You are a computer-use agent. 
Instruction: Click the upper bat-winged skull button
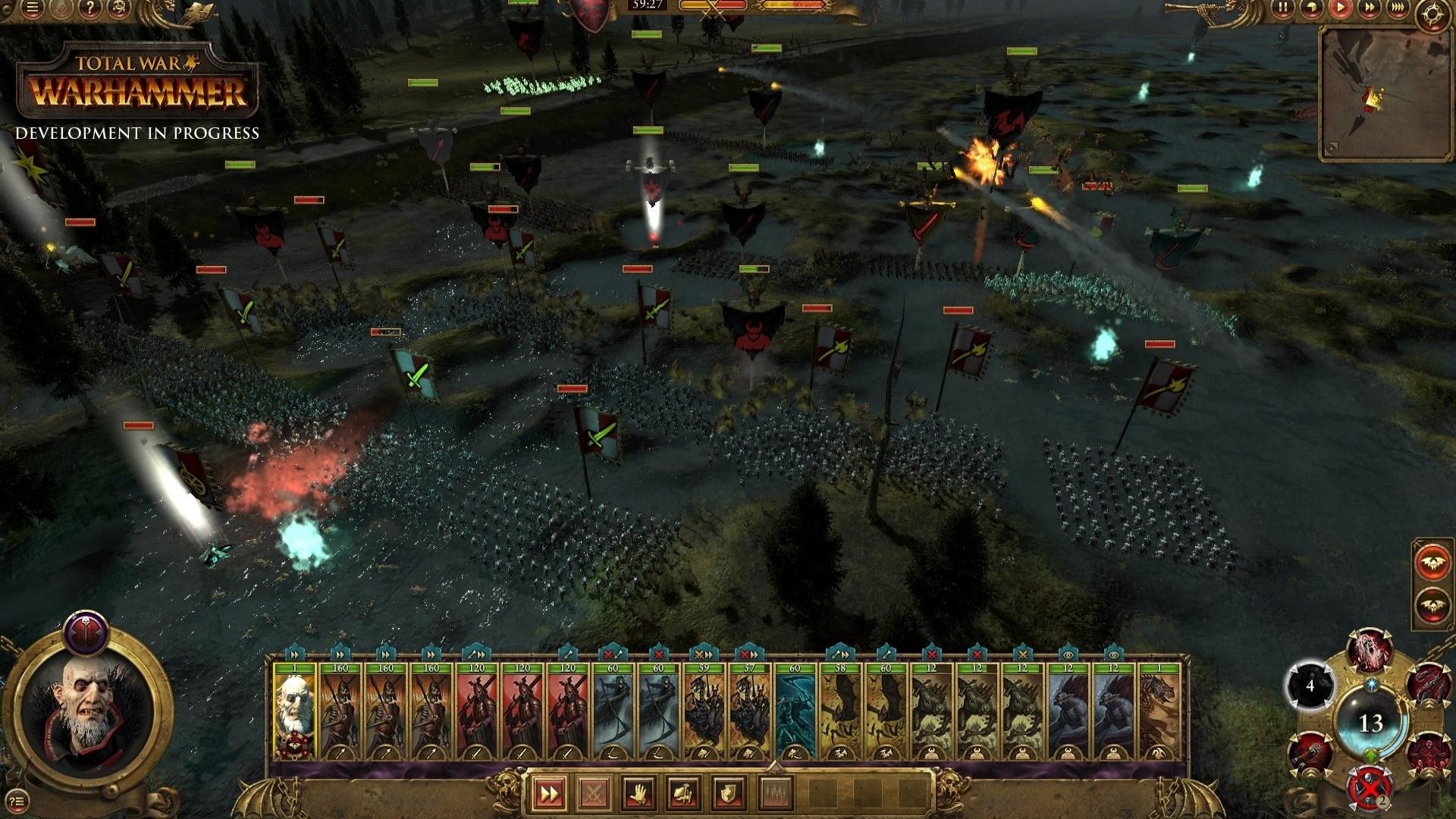[x=1432, y=563]
